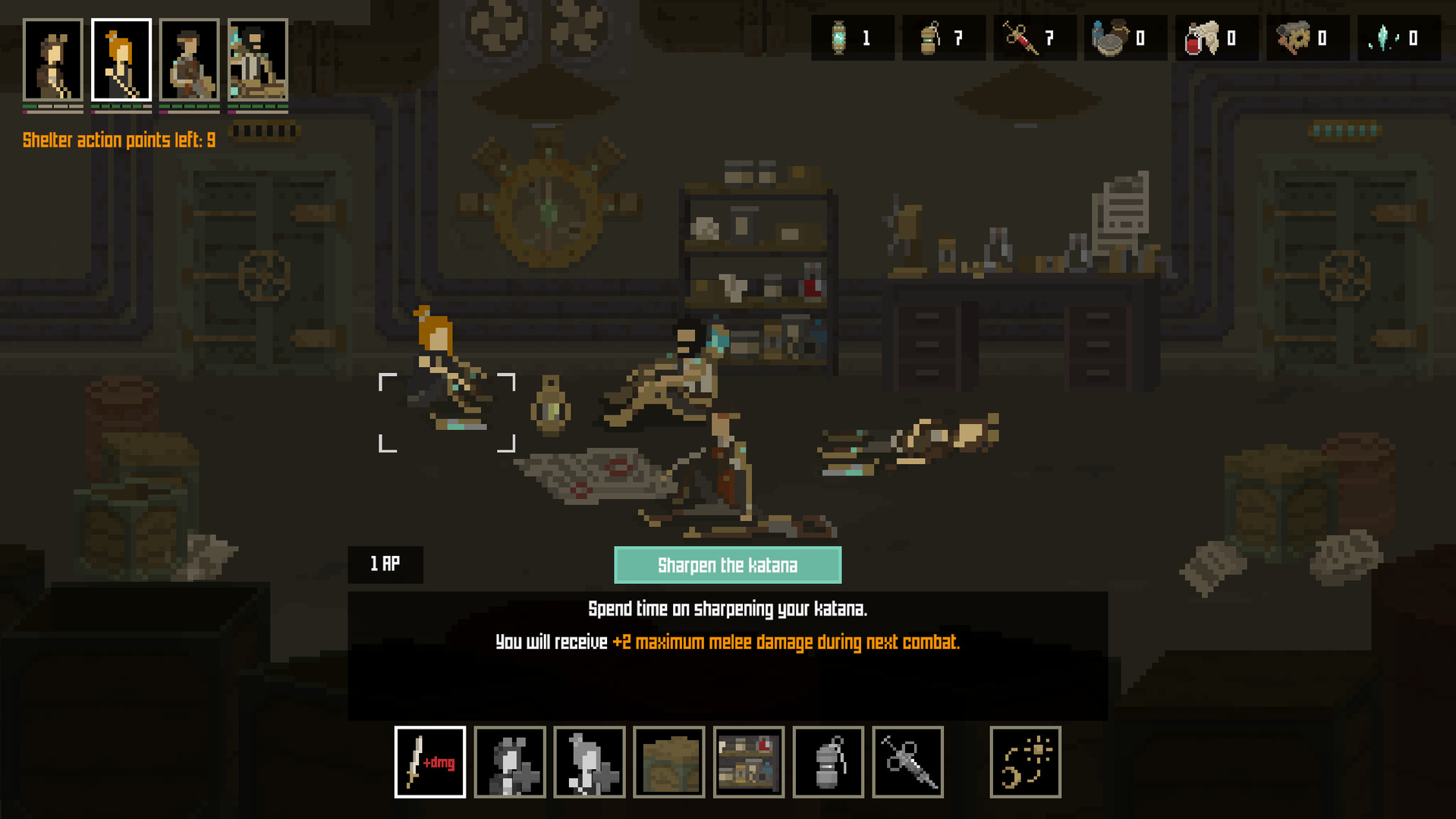Screen dimensions: 1456x819
Task: Click the +2 maximum melee damage text
Action: coord(785,642)
